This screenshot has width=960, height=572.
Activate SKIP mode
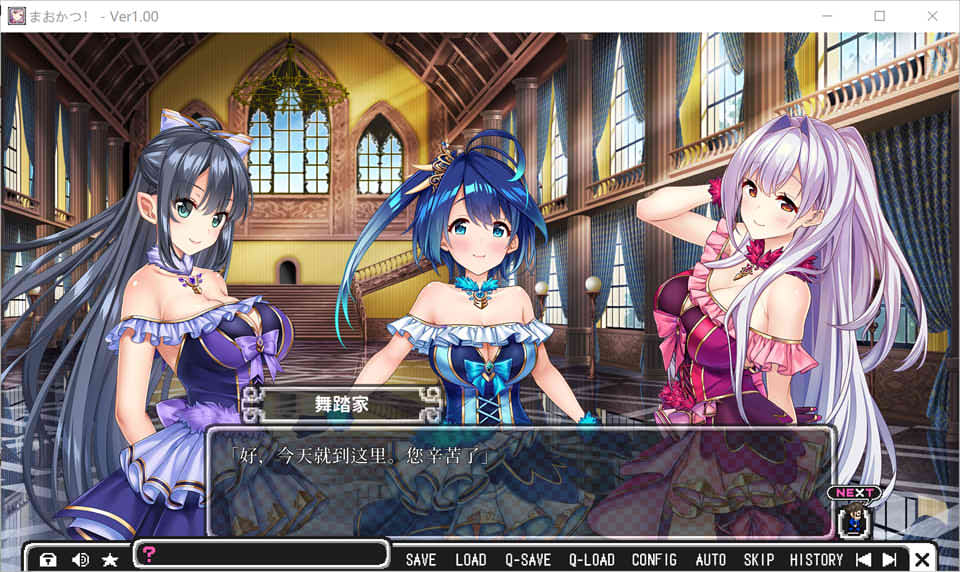click(x=759, y=560)
